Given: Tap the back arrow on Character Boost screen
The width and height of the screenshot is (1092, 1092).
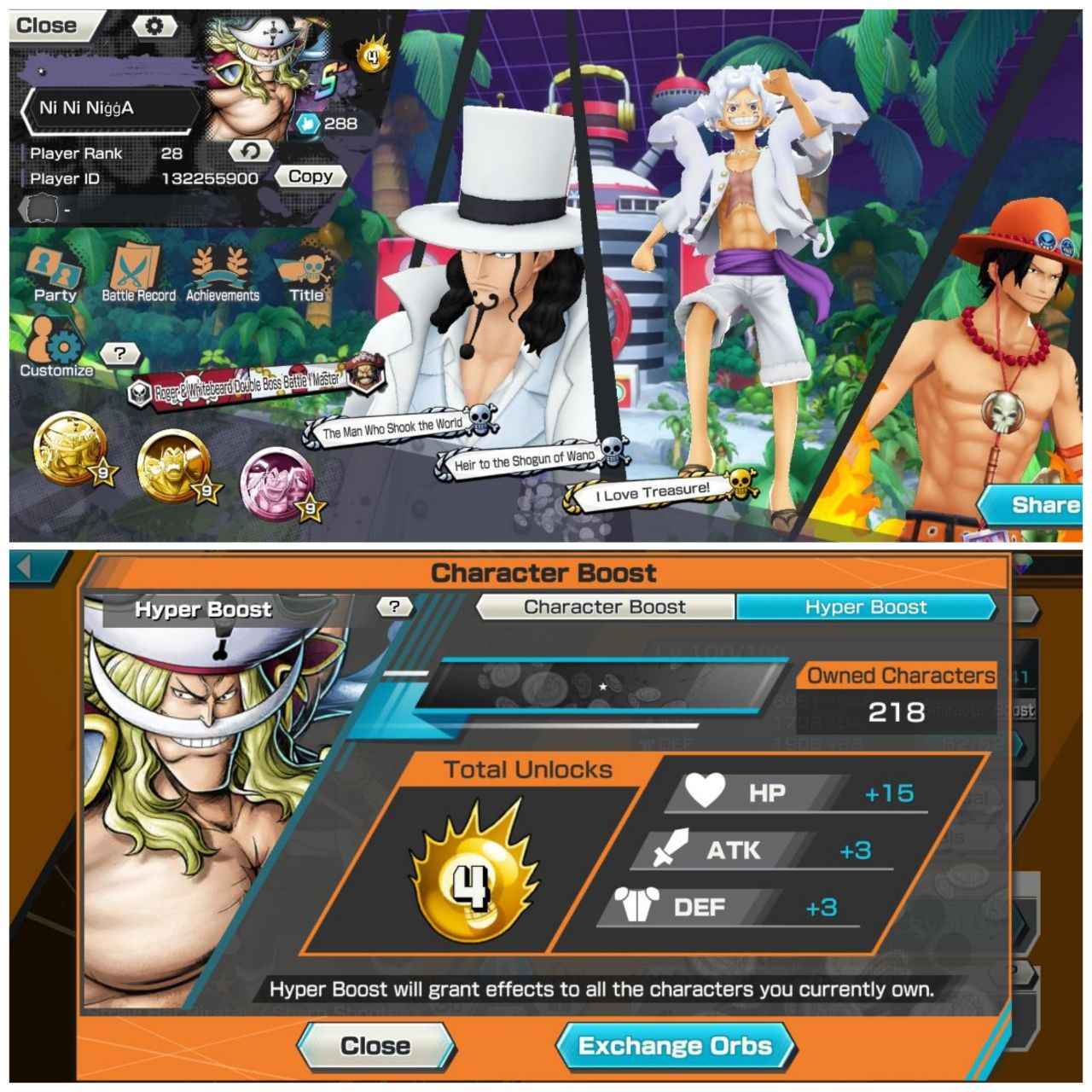Looking at the screenshot, I should (x=26, y=570).
